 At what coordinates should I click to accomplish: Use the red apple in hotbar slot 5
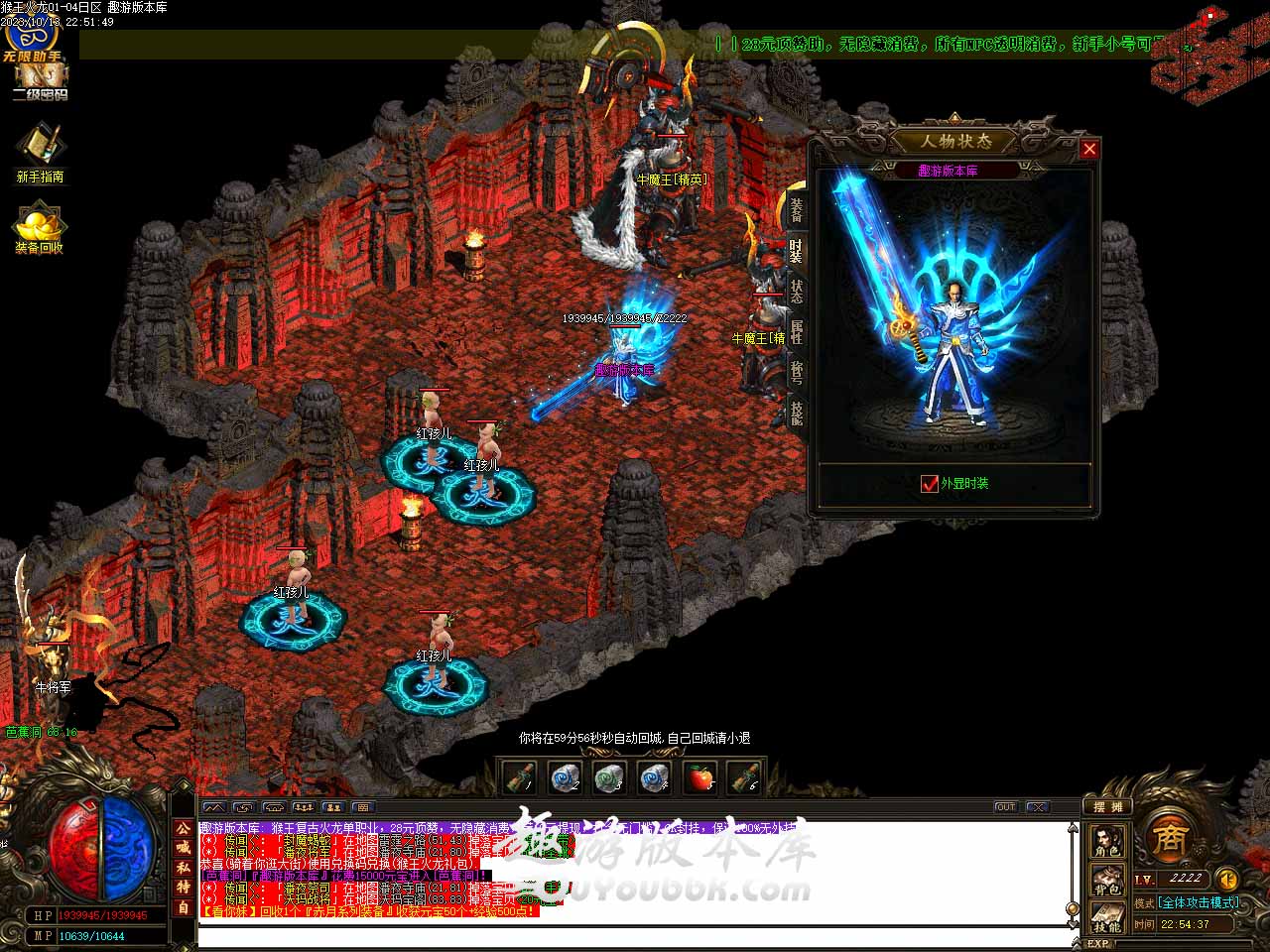point(701,778)
